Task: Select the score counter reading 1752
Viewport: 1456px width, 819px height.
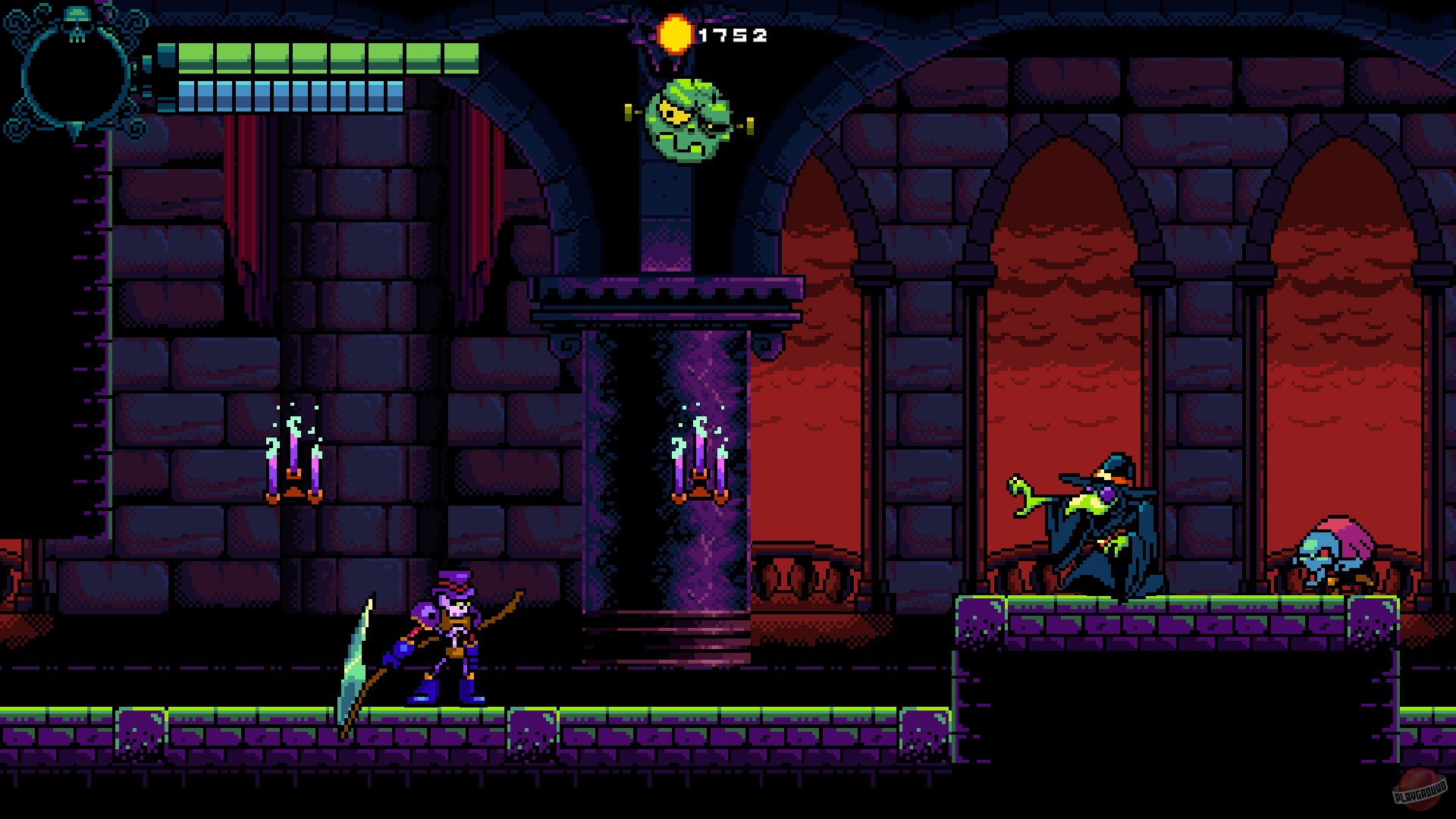Action: [x=732, y=34]
